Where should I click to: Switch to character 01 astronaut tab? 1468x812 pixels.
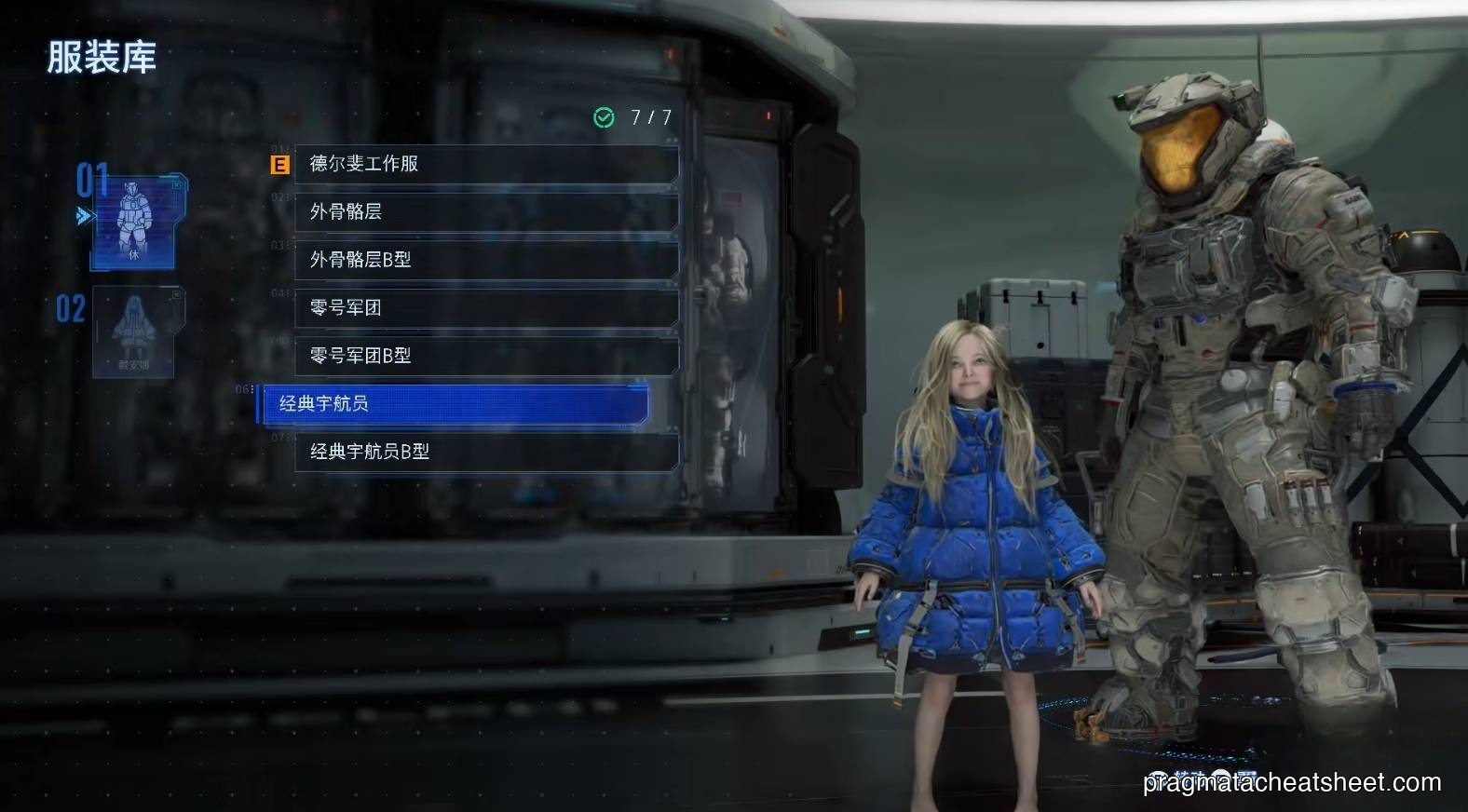135,222
